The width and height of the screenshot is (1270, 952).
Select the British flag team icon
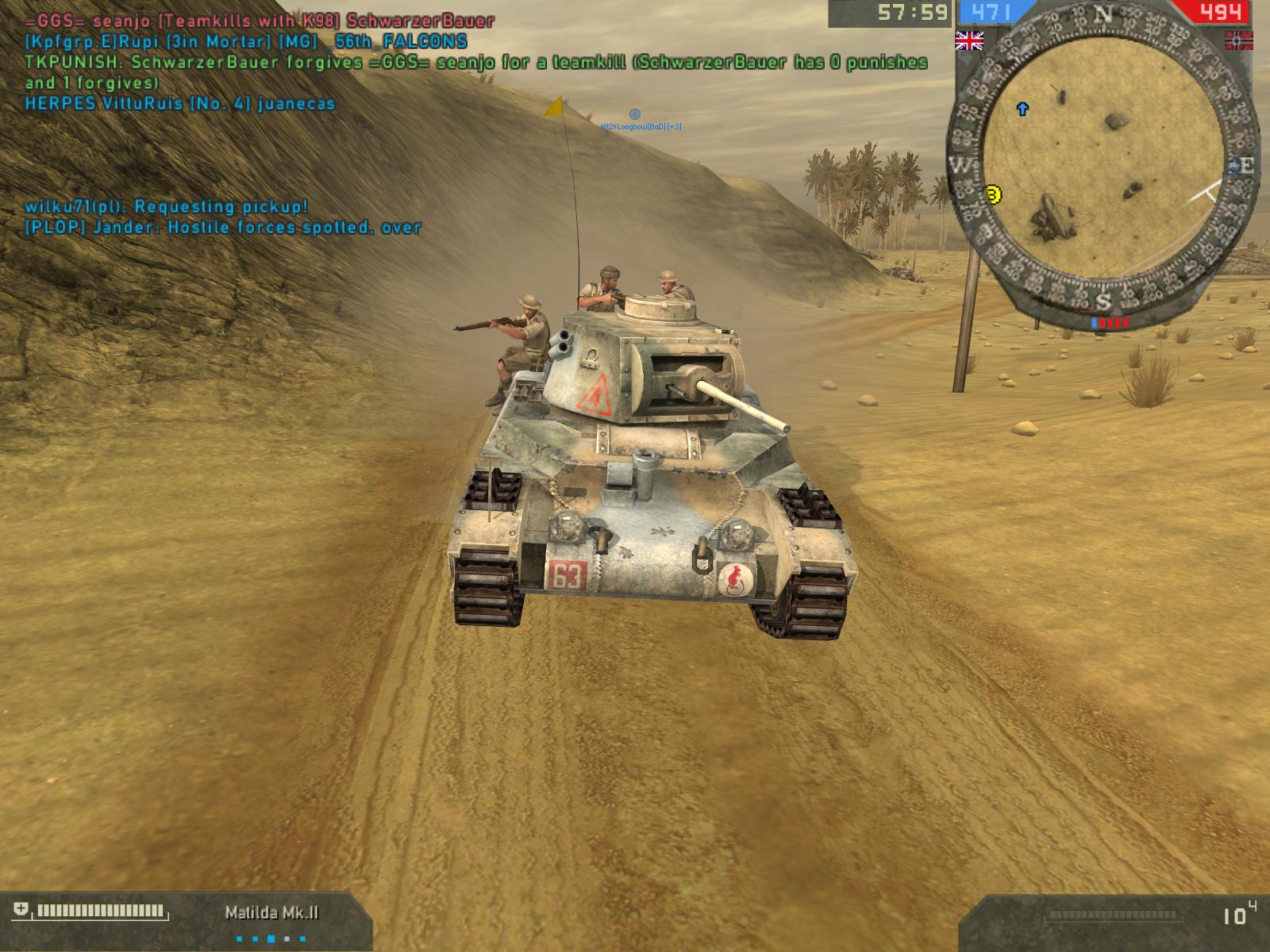coord(968,40)
